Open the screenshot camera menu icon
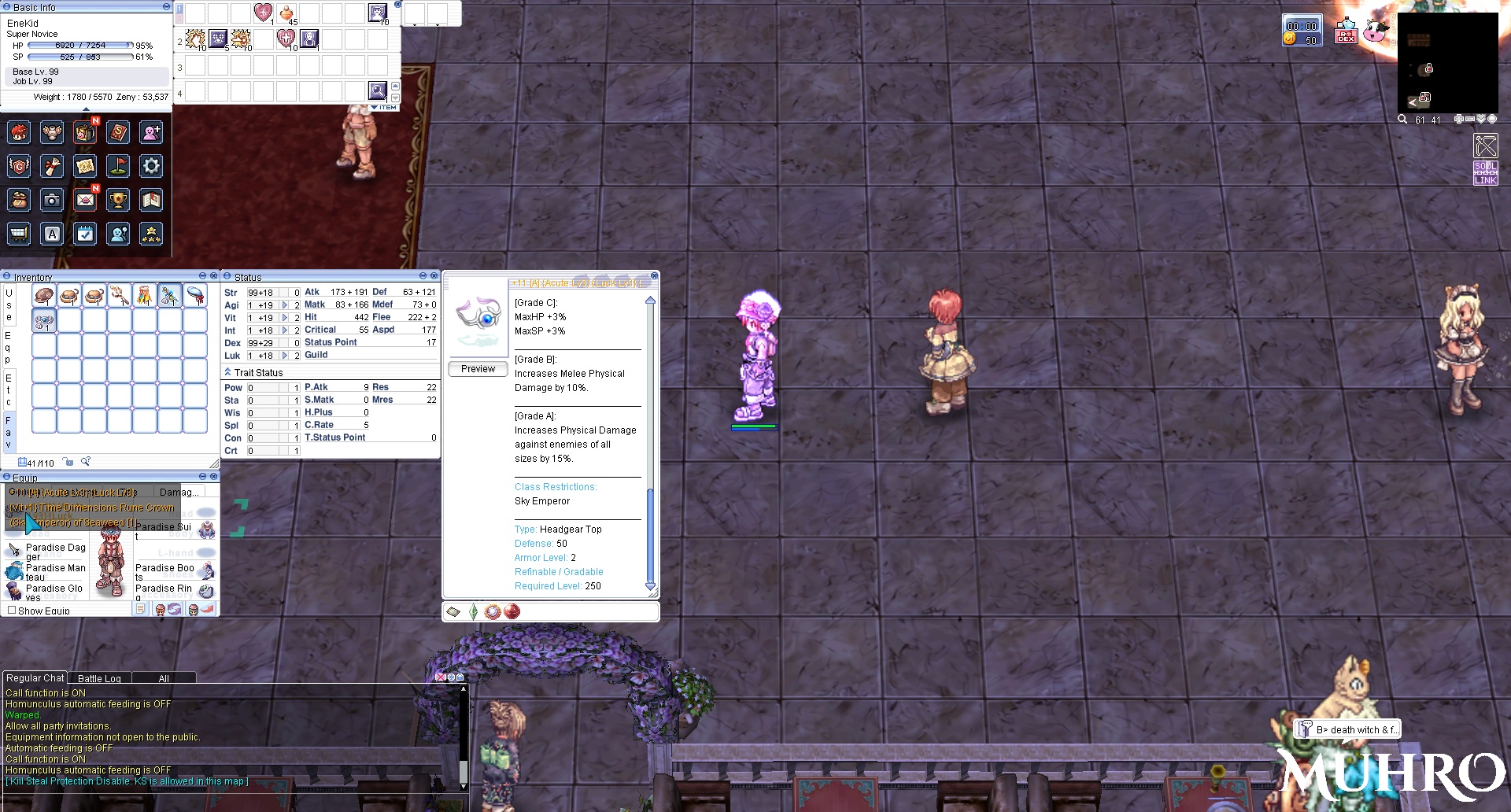1511x812 pixels. (52, 201)
